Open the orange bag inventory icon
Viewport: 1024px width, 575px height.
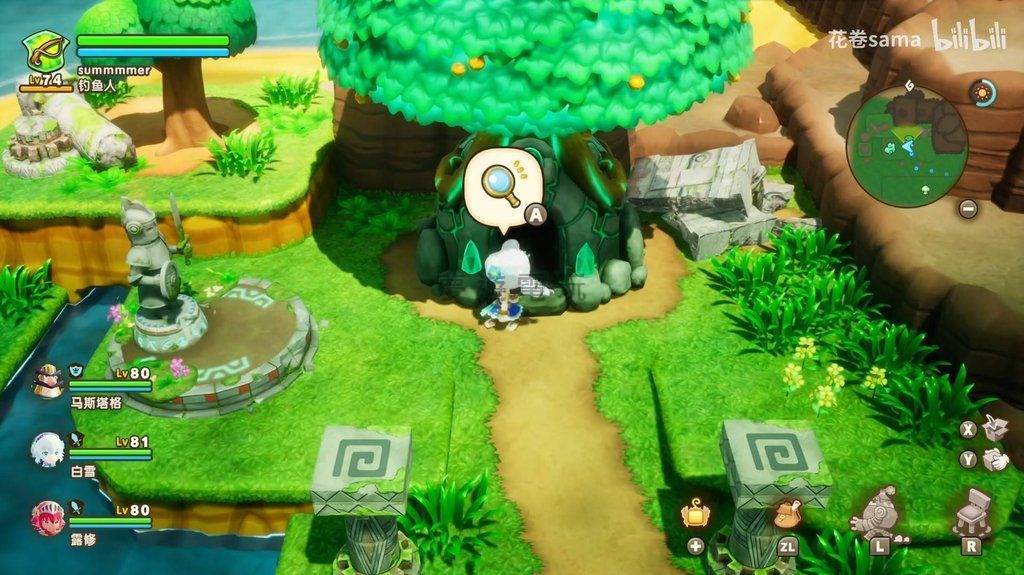click(x=787, y=513)
